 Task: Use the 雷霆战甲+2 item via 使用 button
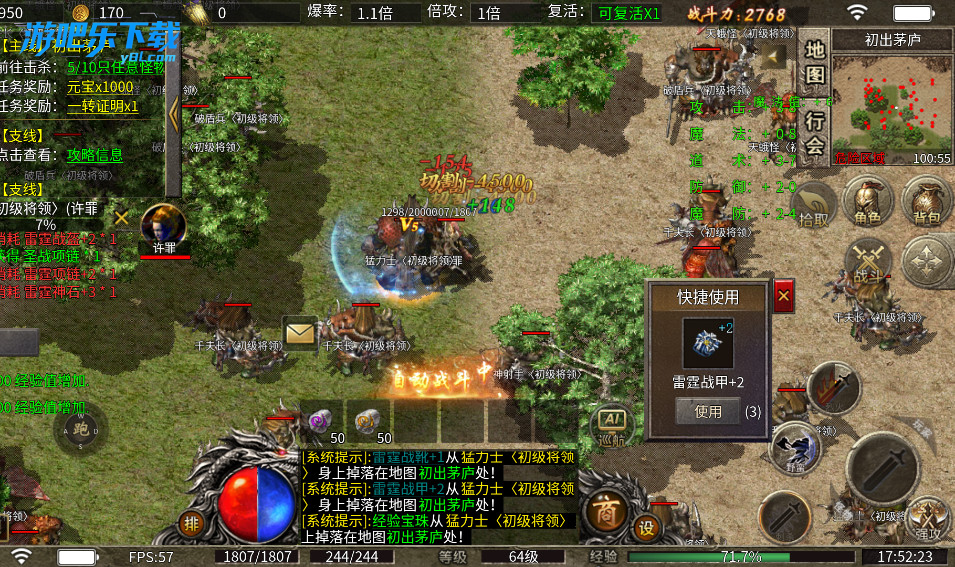pyautogui.click(x=708, y=411)
